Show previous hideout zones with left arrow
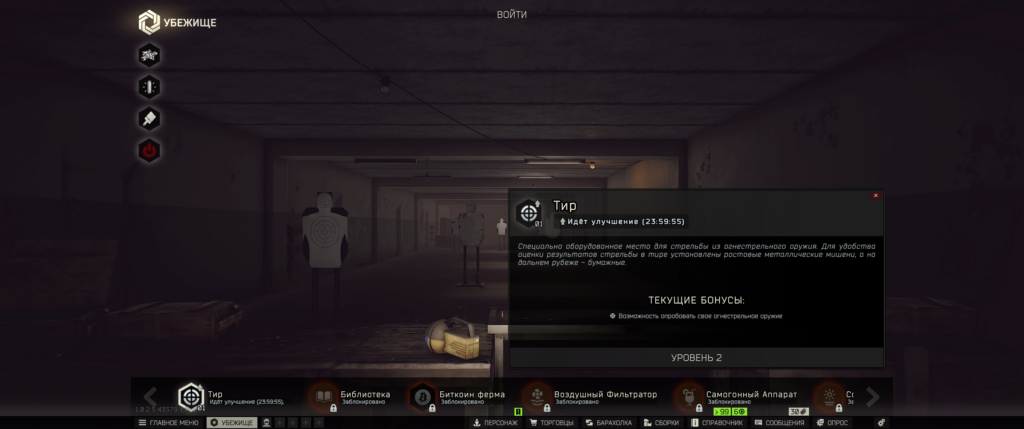This screenshot has width=1024, height=429. (x=150, y=397)
